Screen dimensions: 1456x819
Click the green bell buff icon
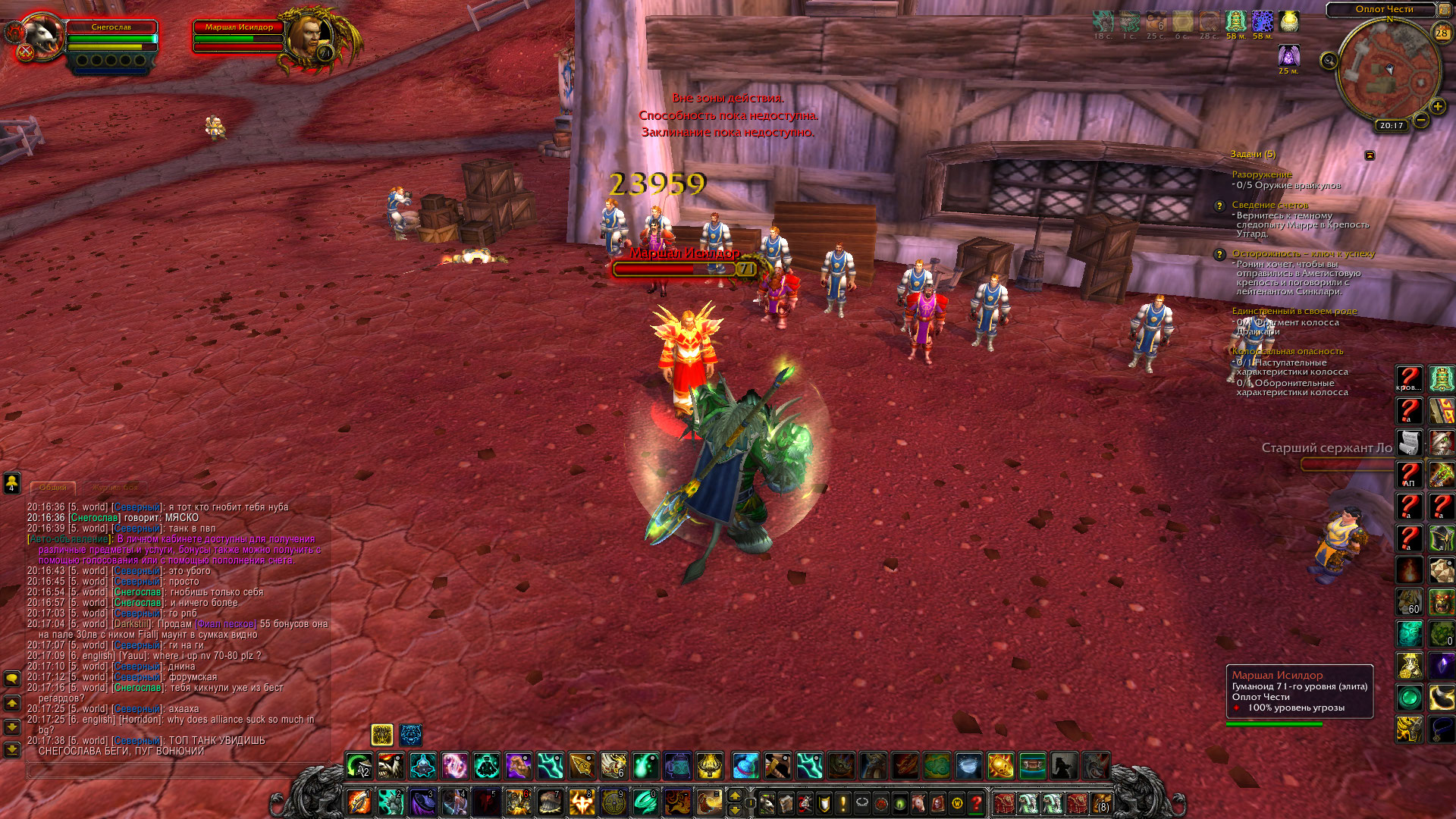1235,21
